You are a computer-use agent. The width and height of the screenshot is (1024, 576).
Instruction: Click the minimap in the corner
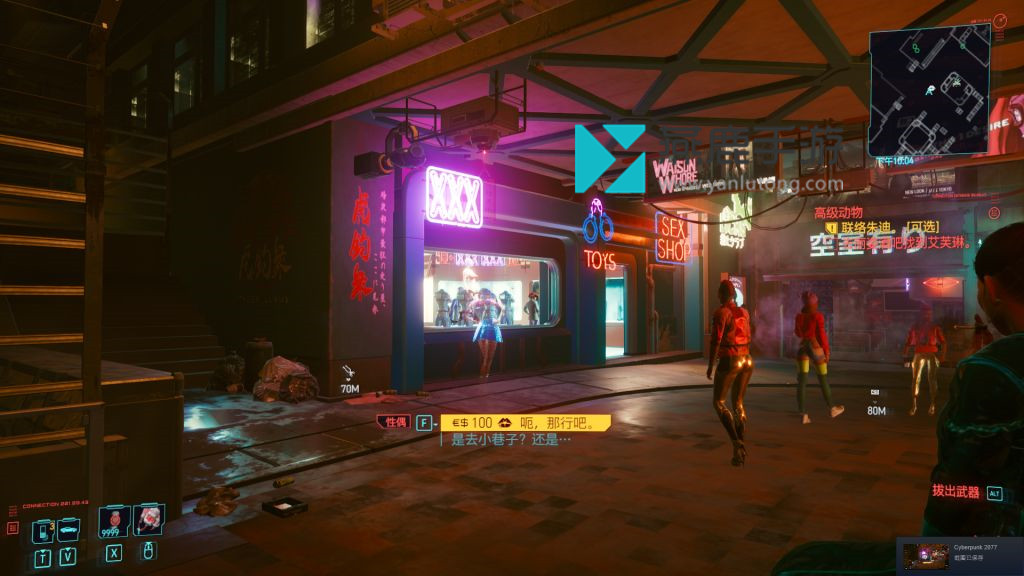tap(929, 90)
